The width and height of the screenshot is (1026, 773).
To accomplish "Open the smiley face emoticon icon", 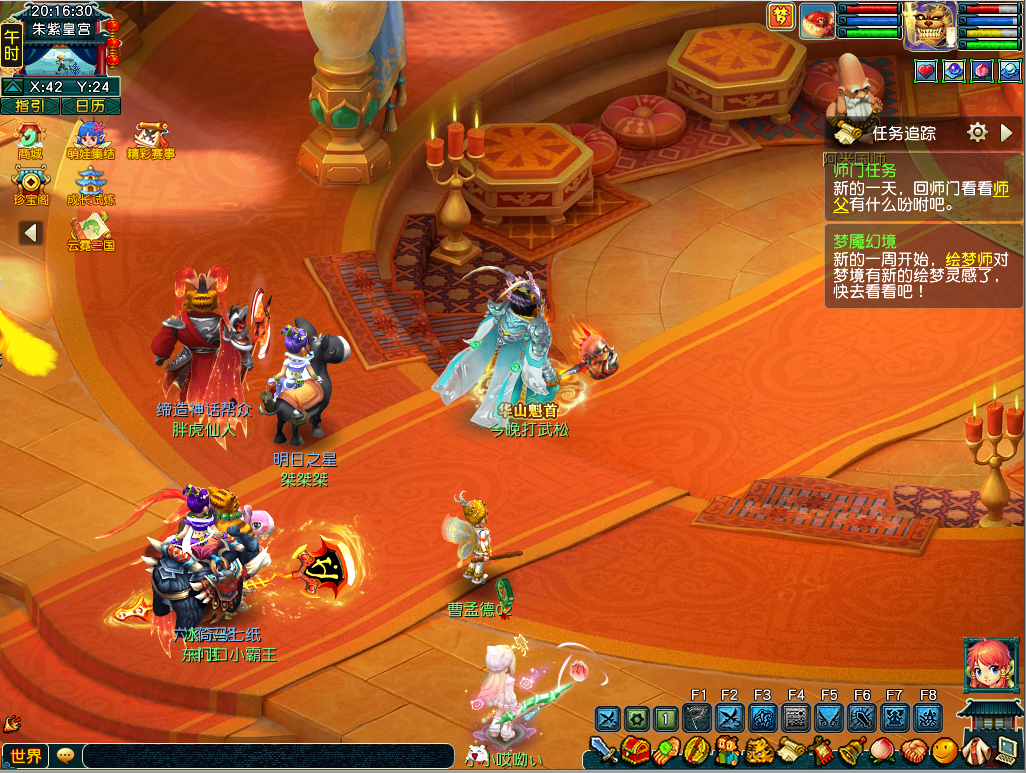I will (943, 749).
